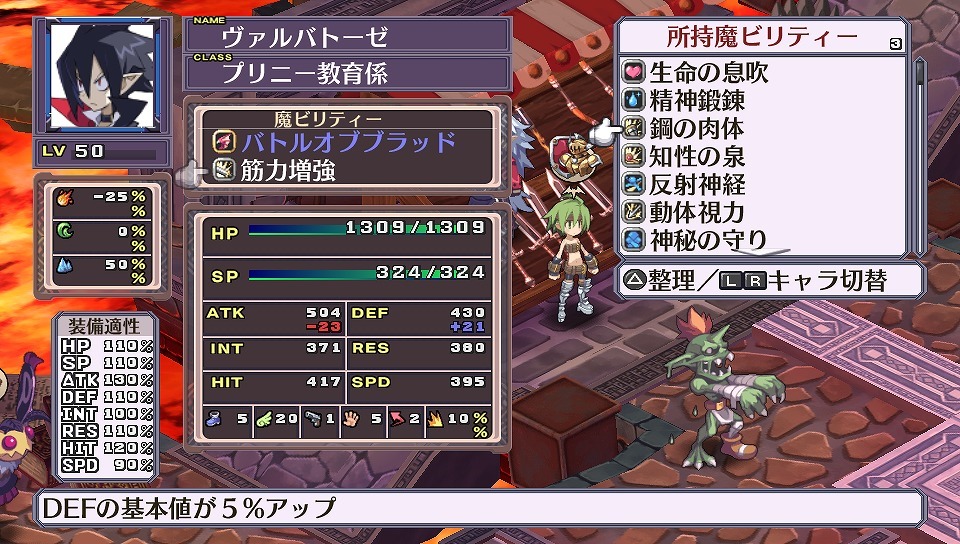
Task: Select the equipped 筋力増強 evility slot
Action: pos(286,170)
